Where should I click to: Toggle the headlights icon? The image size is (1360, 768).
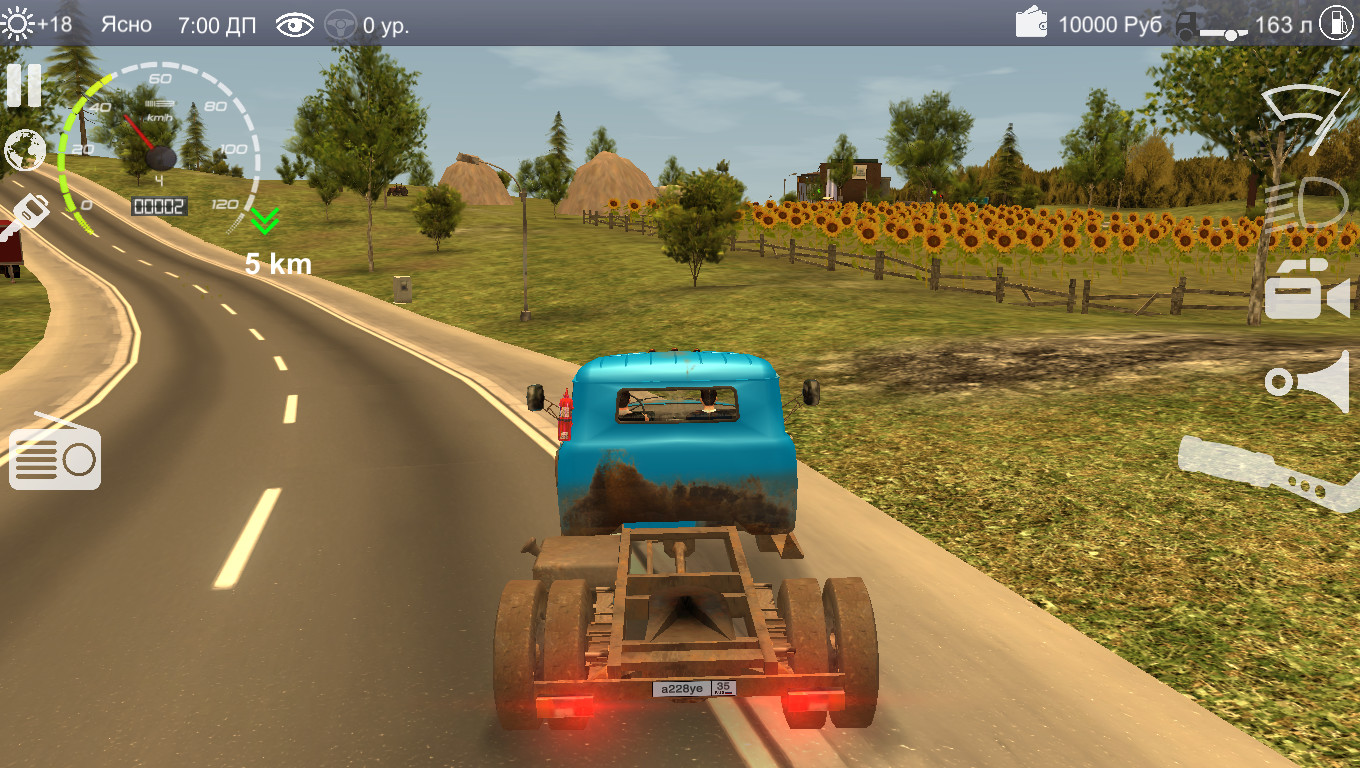click(x=1306, y=203)
